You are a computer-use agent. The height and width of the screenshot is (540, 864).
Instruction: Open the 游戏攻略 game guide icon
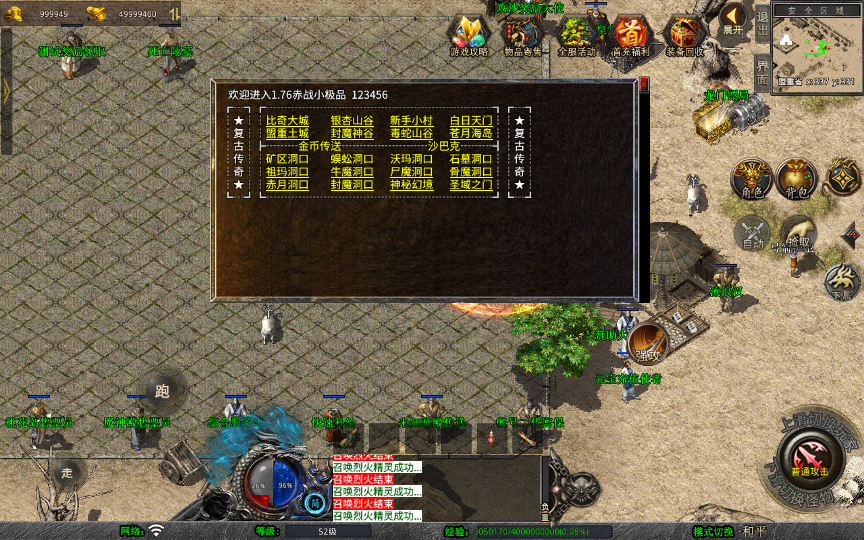tap(466, 35)
